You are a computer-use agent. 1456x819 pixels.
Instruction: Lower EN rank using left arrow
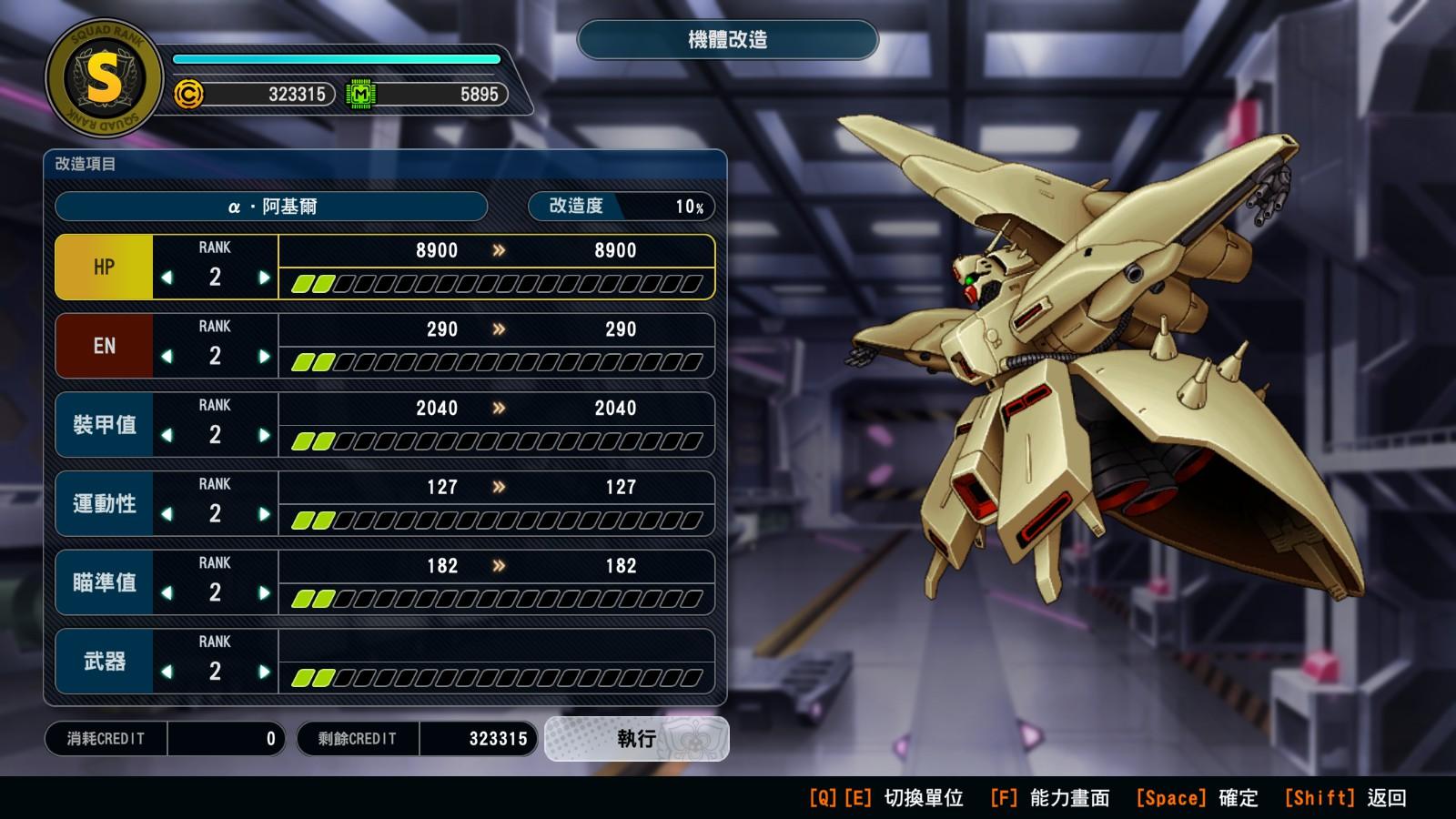pyautogui.click(x=167, y=357)
